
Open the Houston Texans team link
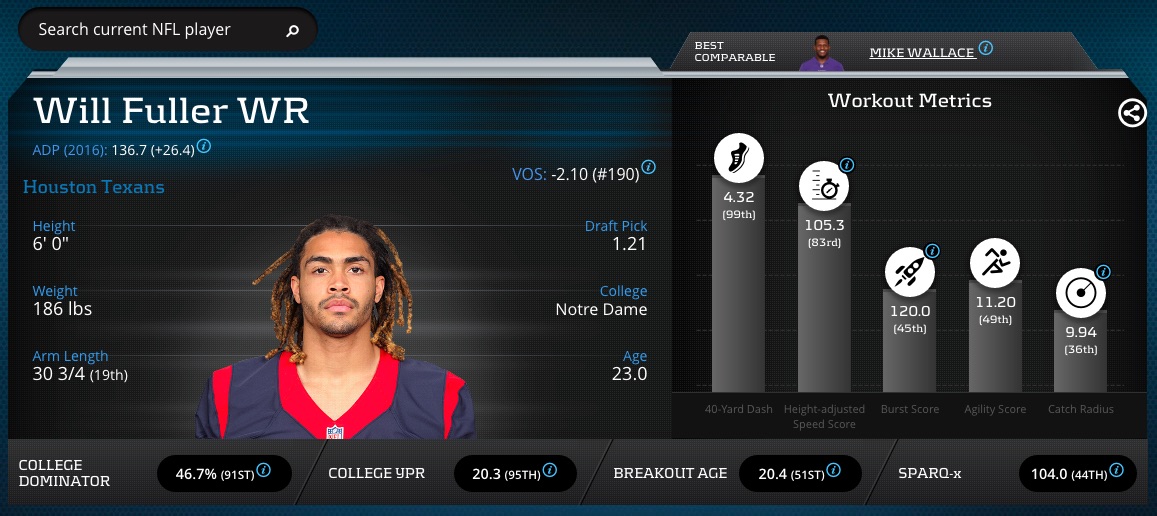pos(94,187)
